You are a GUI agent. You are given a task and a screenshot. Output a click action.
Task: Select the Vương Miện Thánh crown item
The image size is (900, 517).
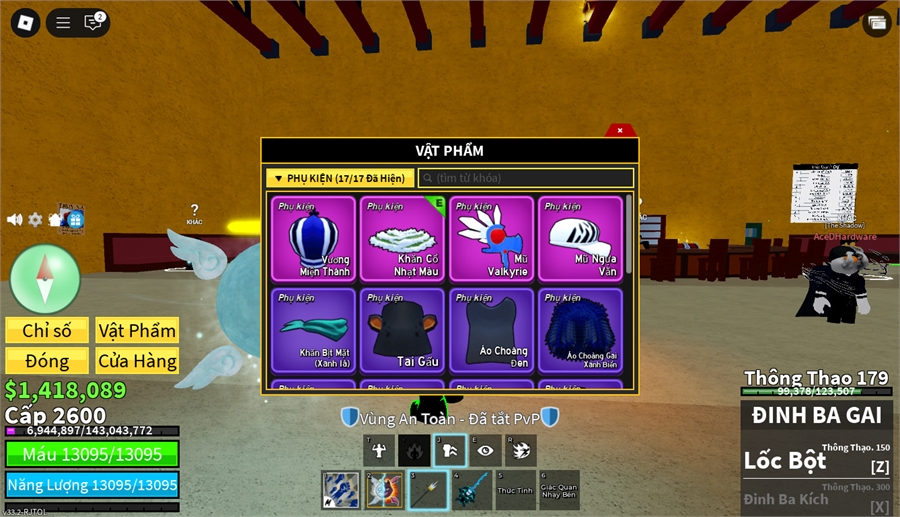pyautogui.click(x=313, y=238)
